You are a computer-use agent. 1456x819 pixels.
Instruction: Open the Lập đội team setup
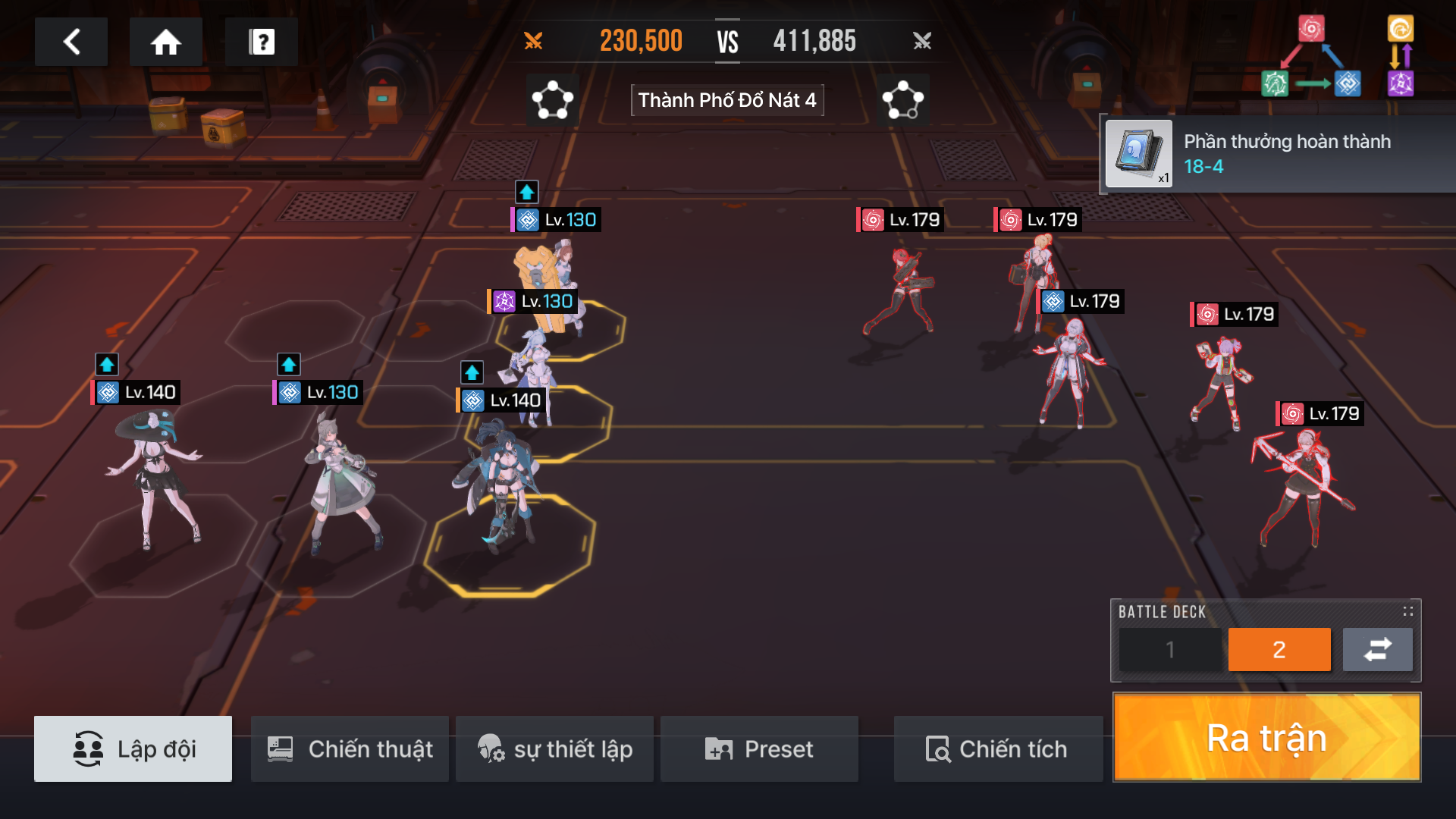coord(133,748)
